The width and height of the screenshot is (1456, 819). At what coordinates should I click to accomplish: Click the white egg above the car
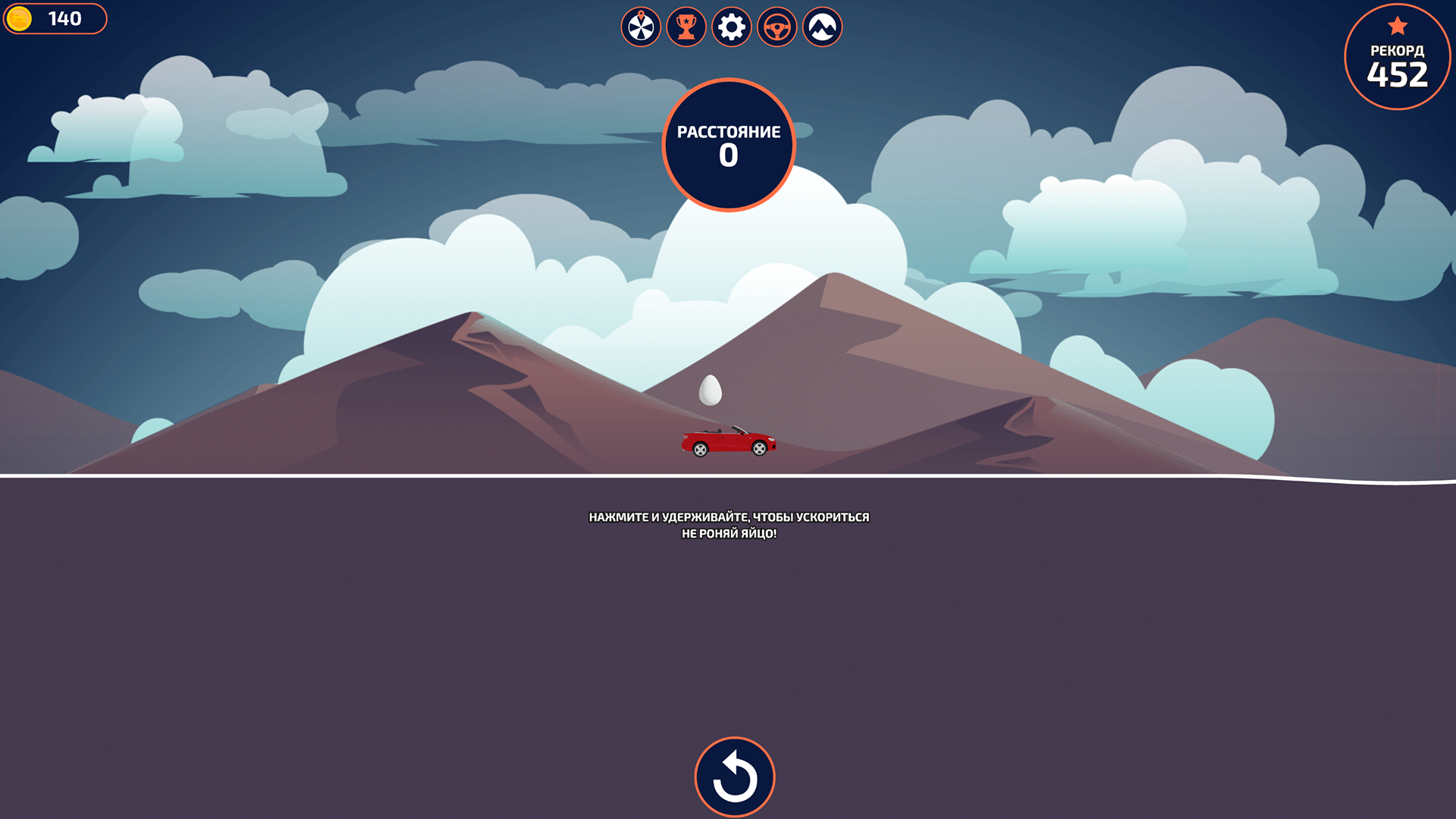[x=711, y=388]
